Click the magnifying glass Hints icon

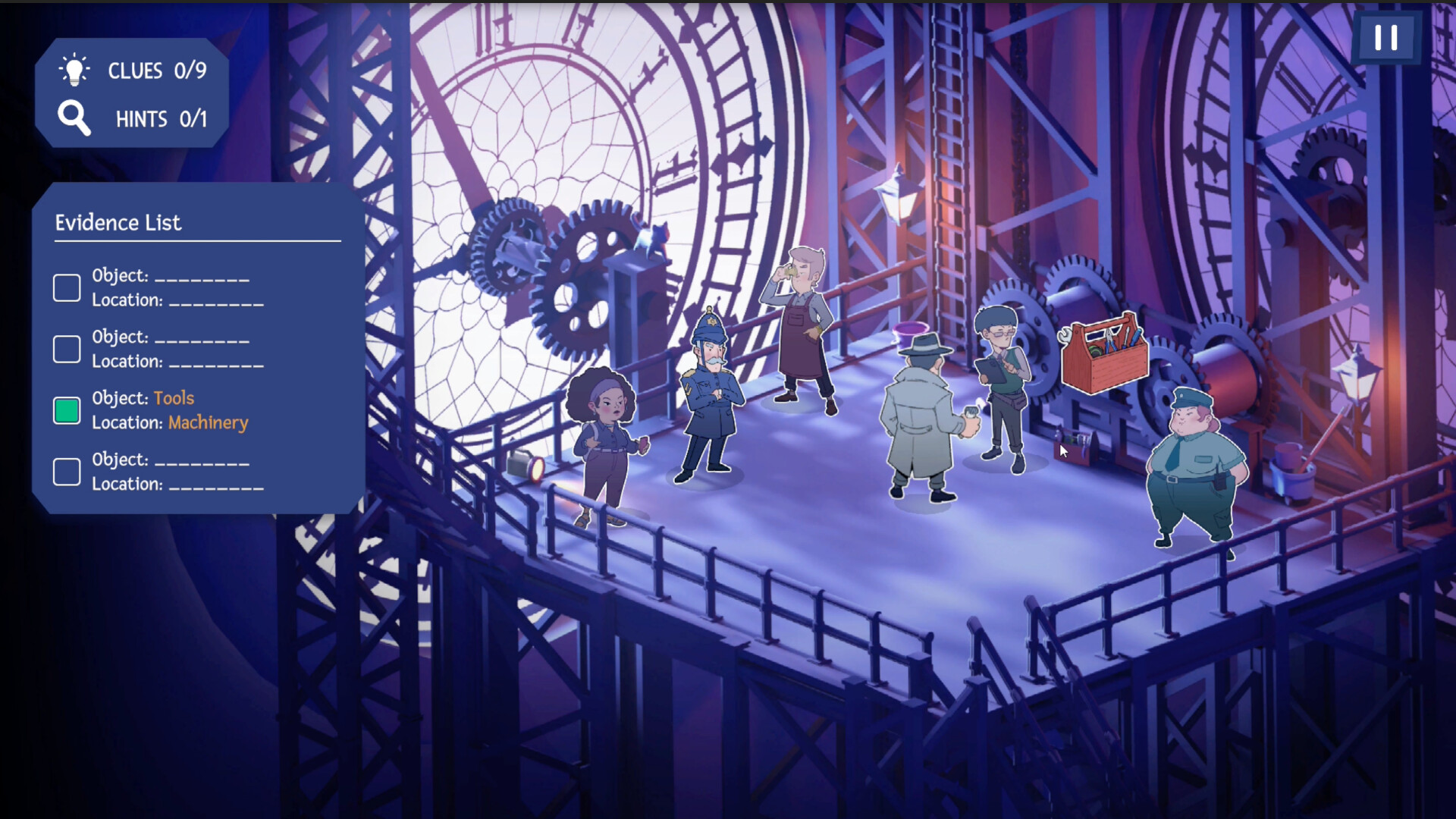click(74, 118)
